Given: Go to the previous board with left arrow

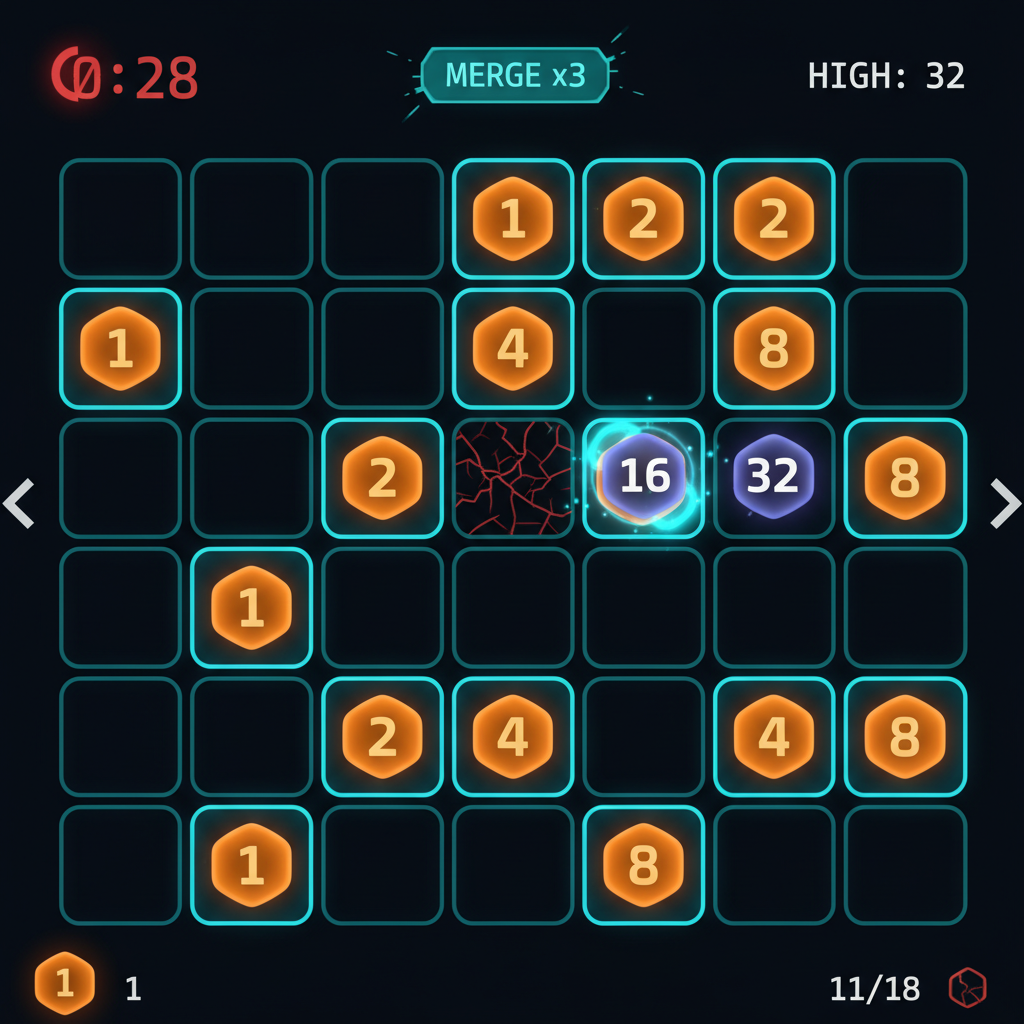Looking at the screenshot, I should point(19,503).
